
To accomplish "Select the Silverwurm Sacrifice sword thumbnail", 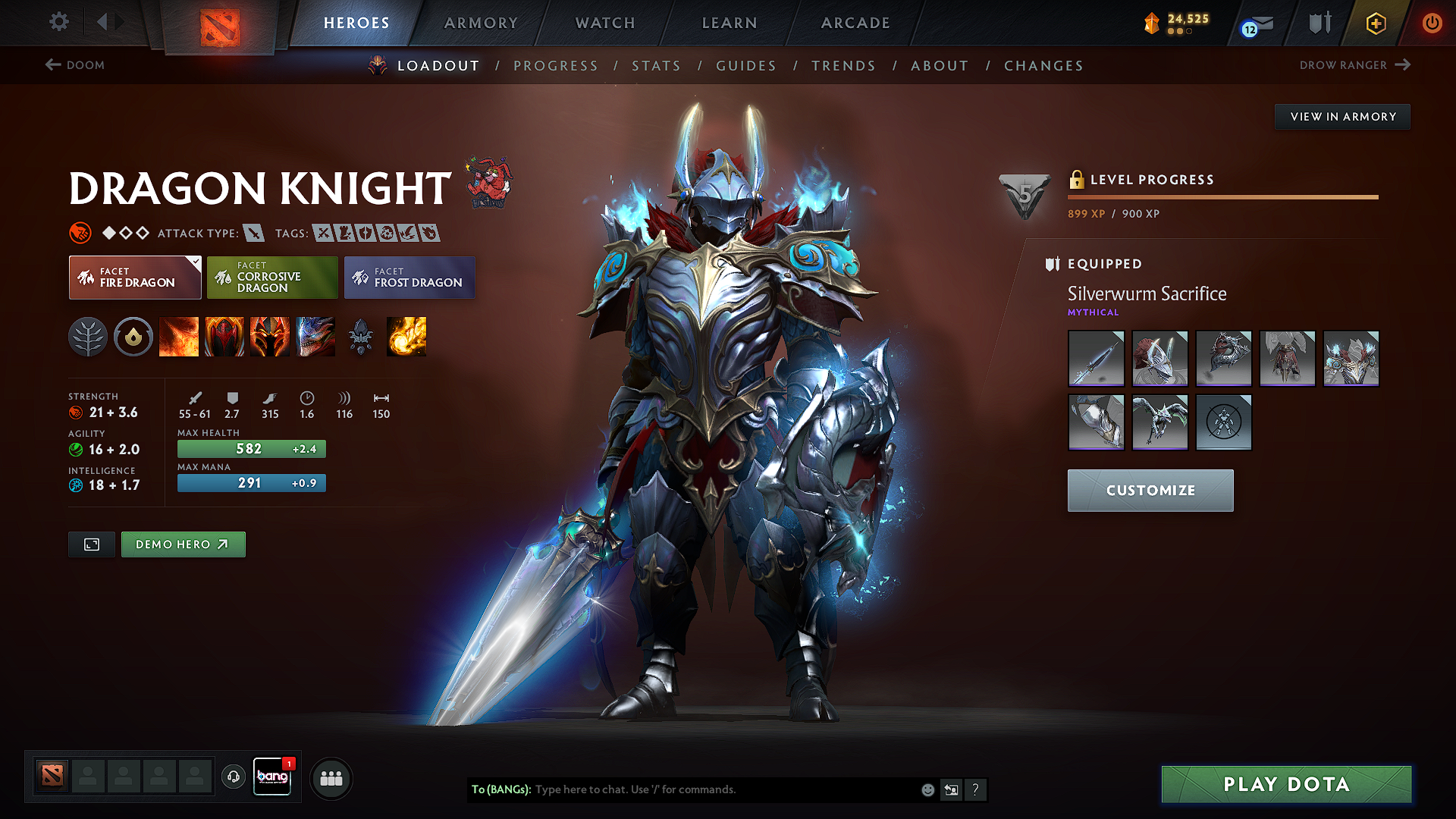I will coord(1096,358).
